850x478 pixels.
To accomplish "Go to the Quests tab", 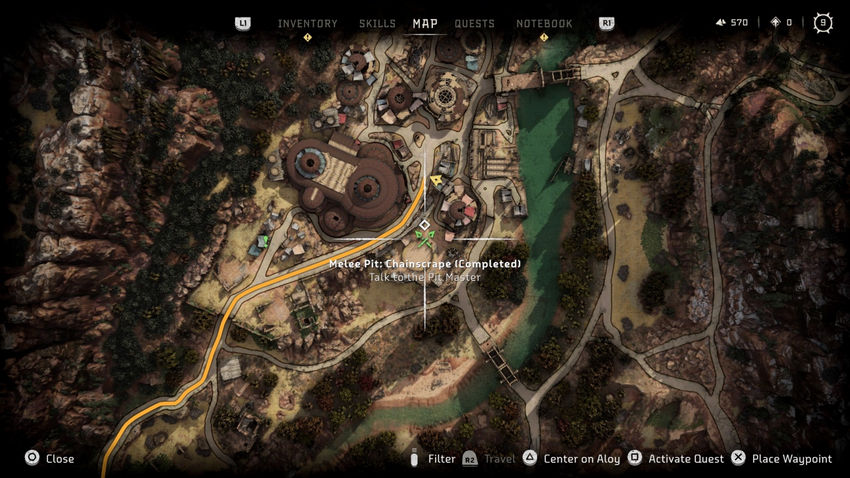I will coord(474,23).
